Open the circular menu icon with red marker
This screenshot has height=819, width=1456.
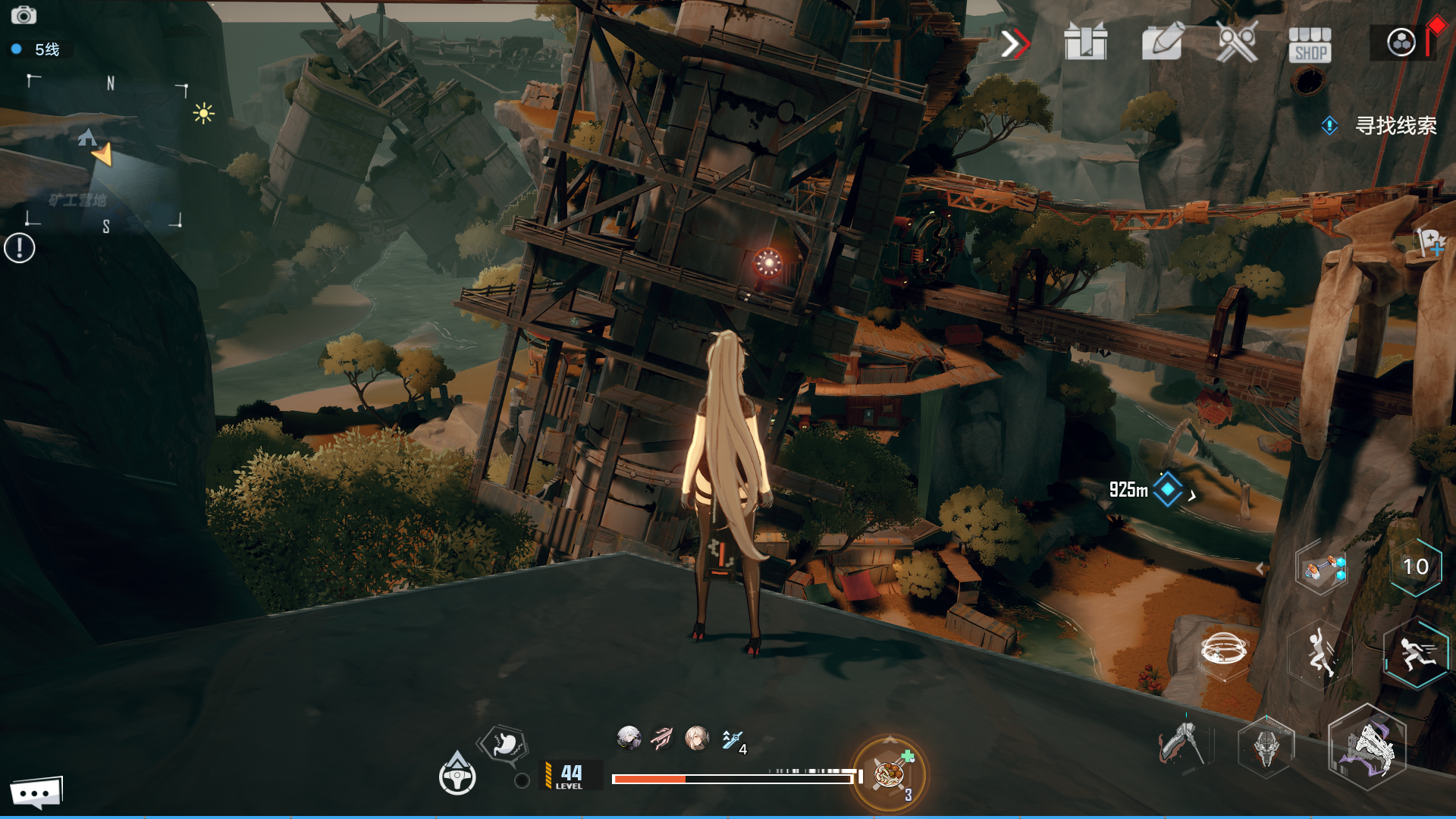(1401, 42)
